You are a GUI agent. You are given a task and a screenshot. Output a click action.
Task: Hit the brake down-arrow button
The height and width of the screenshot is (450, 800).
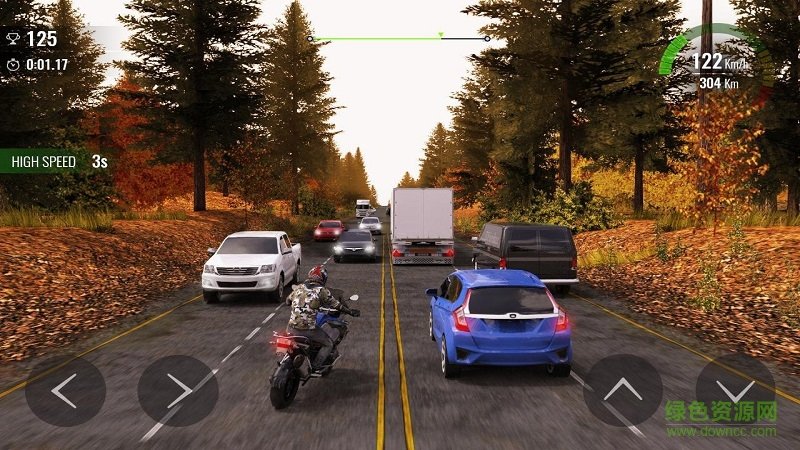pos(735,389)
